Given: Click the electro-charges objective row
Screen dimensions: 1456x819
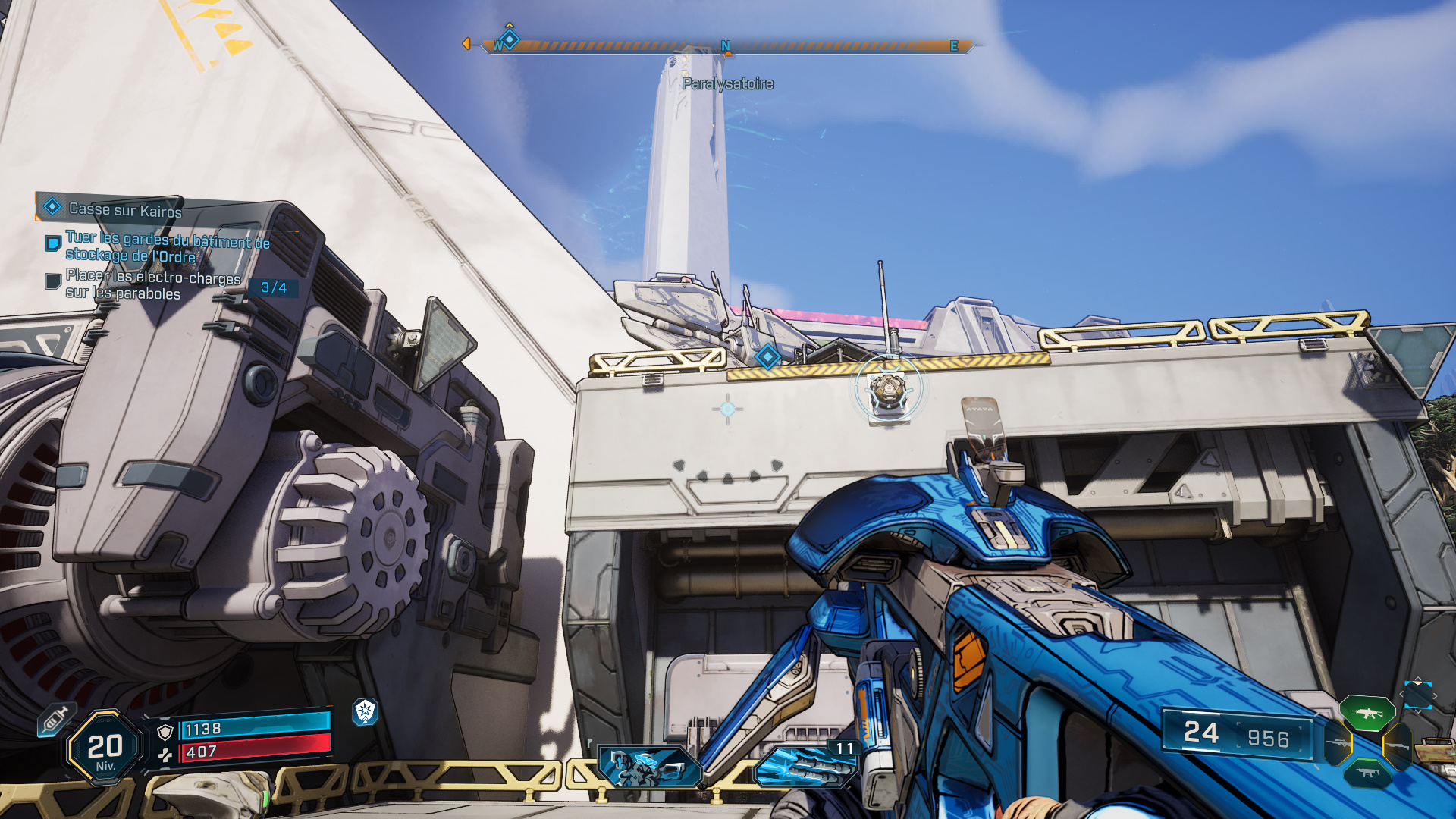Looking at the screenshot, I should point(152,285).
